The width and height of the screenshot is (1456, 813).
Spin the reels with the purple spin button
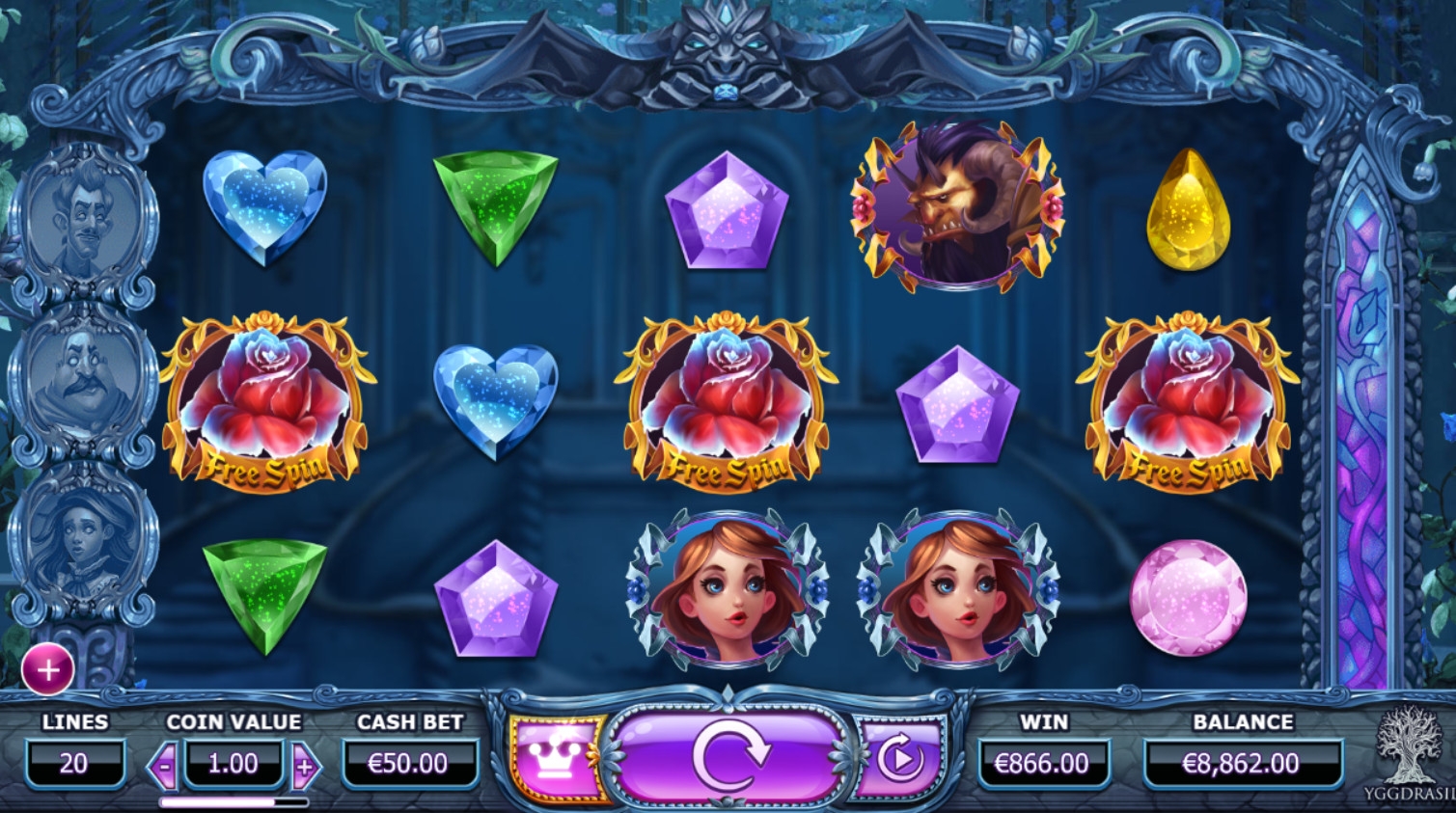(x=730, y=758)
